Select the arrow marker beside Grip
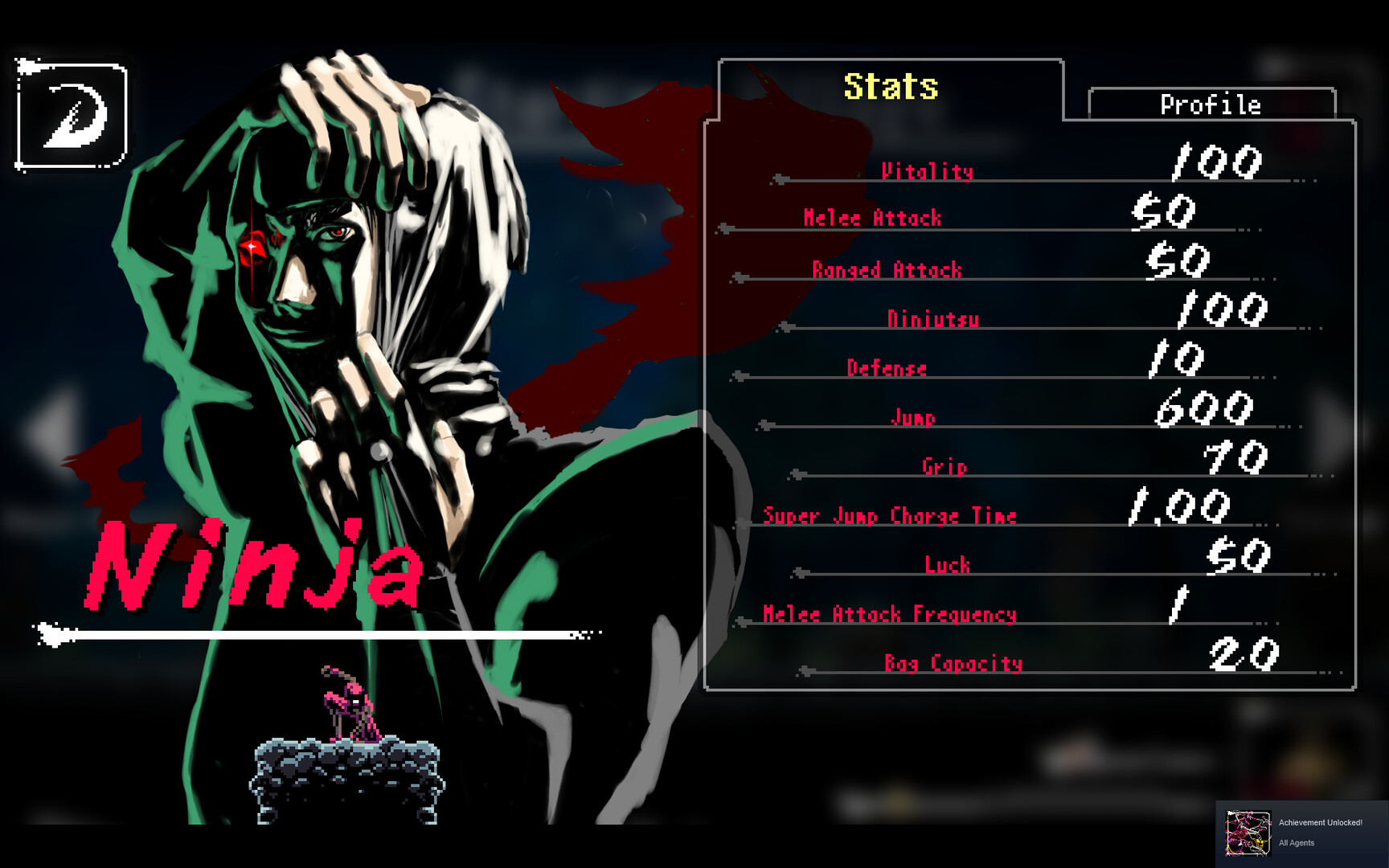Viewport: 1389px width, 868px height. [x=794, y=473]
